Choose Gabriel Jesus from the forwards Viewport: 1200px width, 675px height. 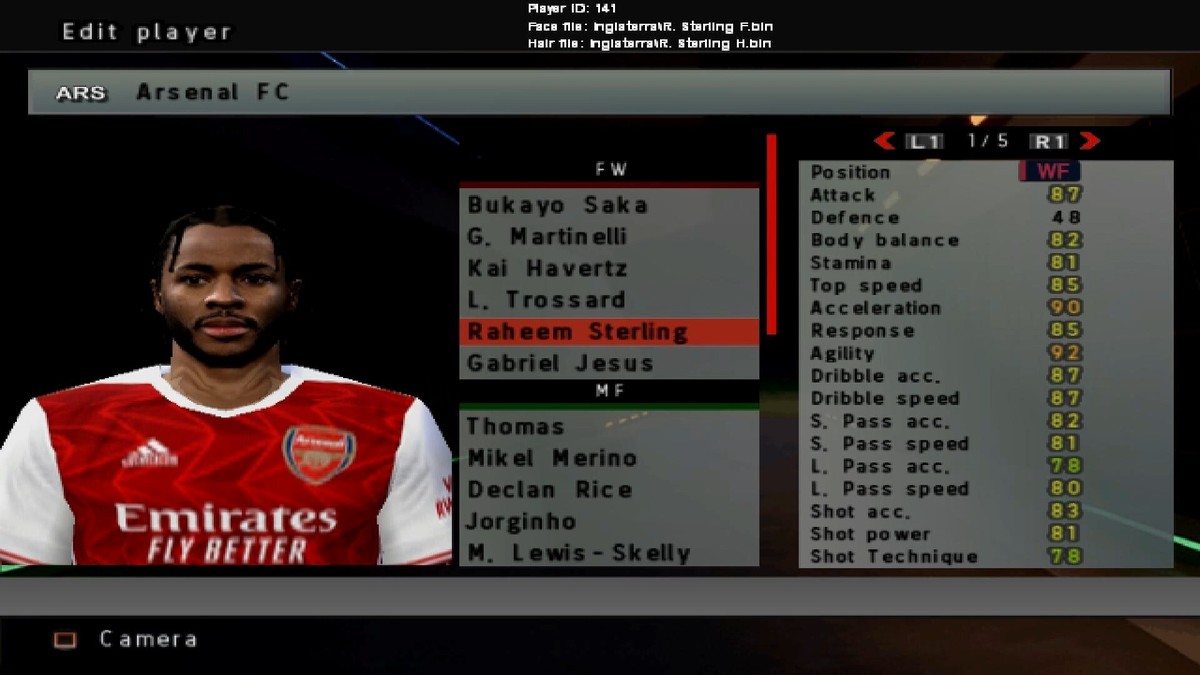pos(560,363)
